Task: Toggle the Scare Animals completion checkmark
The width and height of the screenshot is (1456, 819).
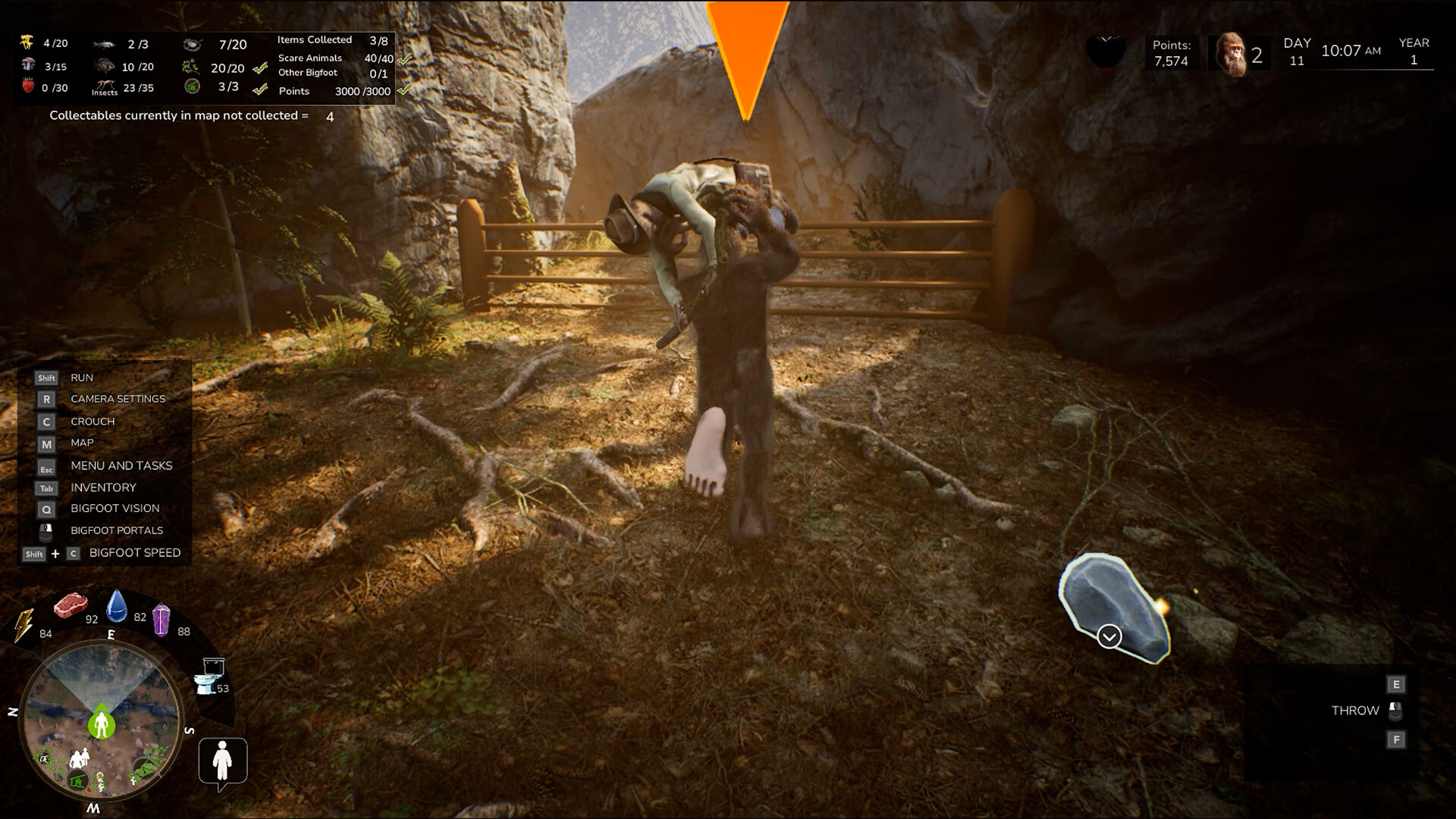Action: tap(406, 58)
